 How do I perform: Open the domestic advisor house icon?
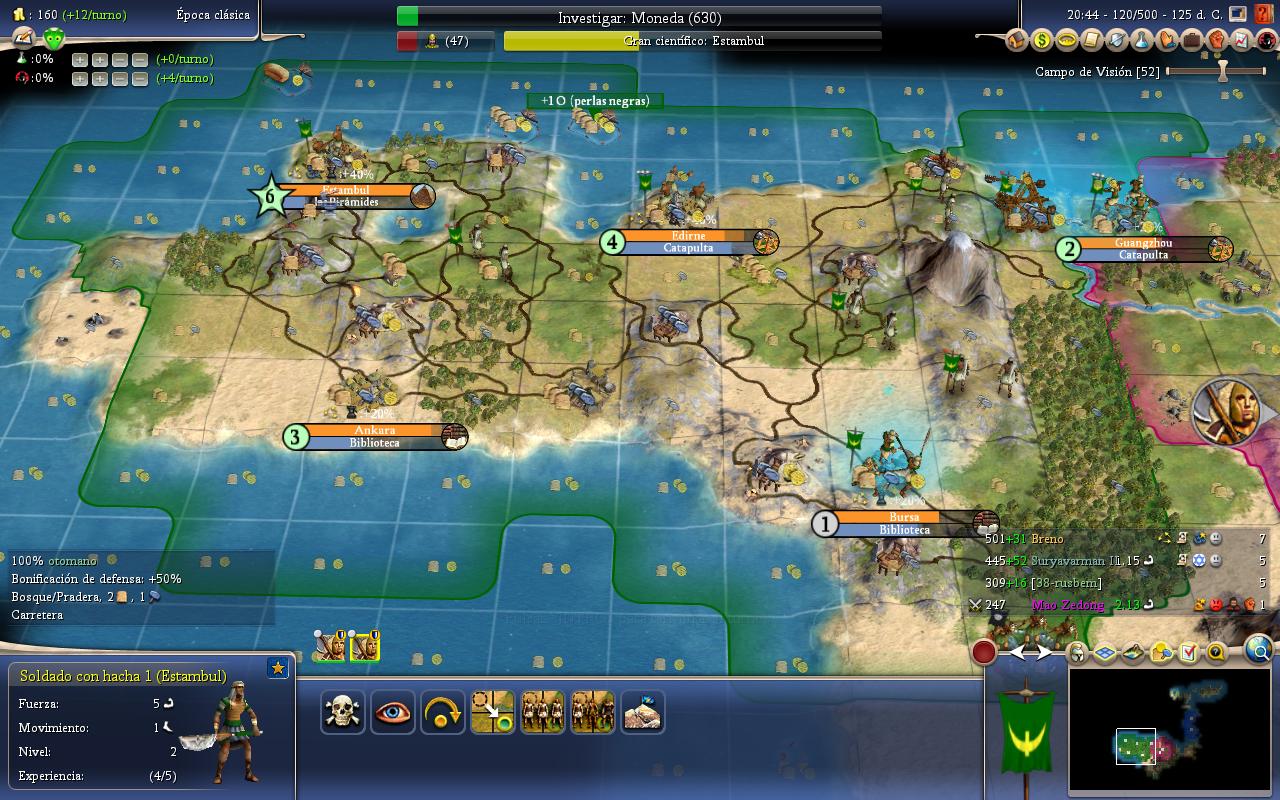tap(1017, 41)
